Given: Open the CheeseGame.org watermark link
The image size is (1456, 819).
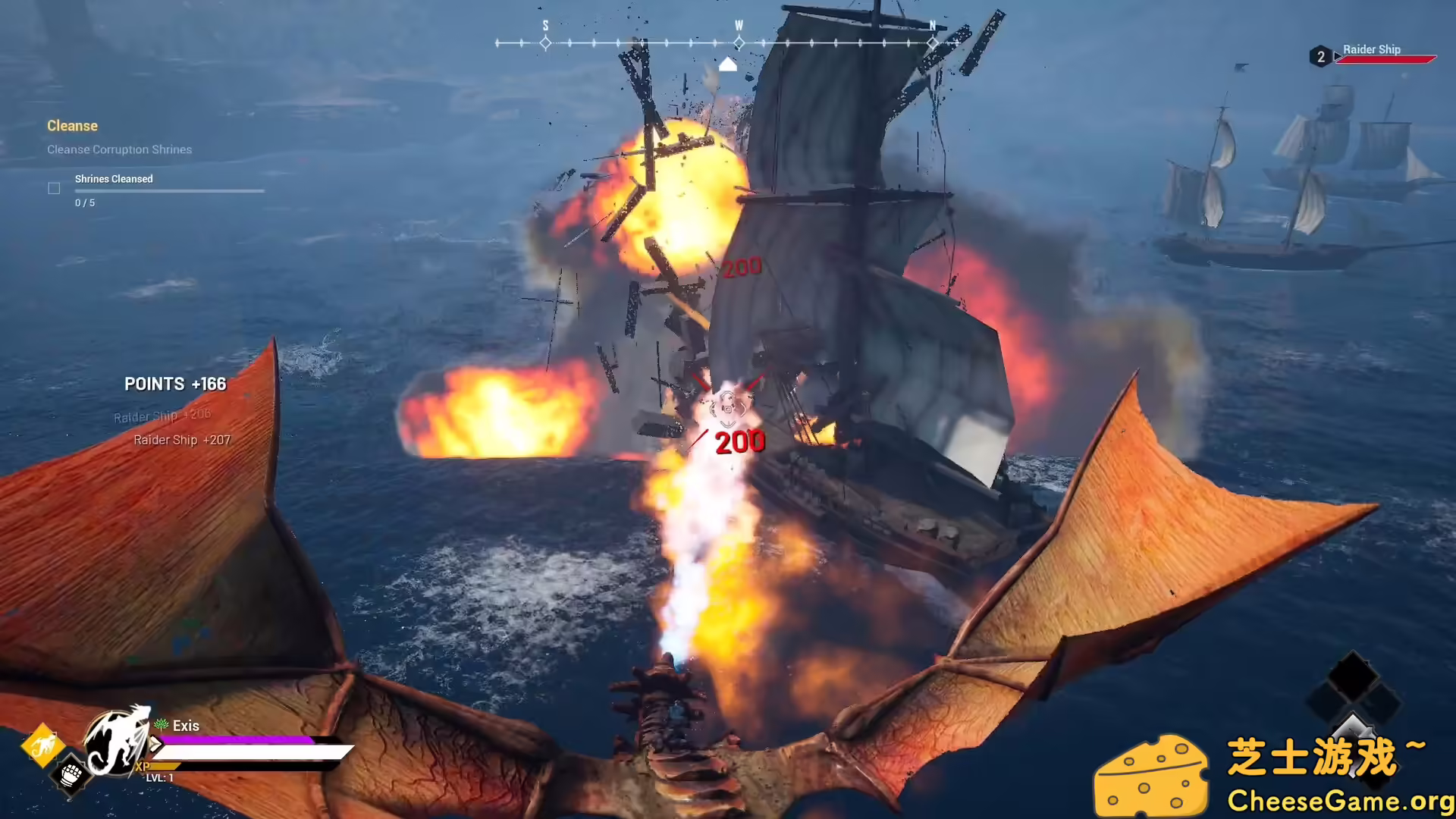Looking at the screenshot, I should tap(1340, 801).
